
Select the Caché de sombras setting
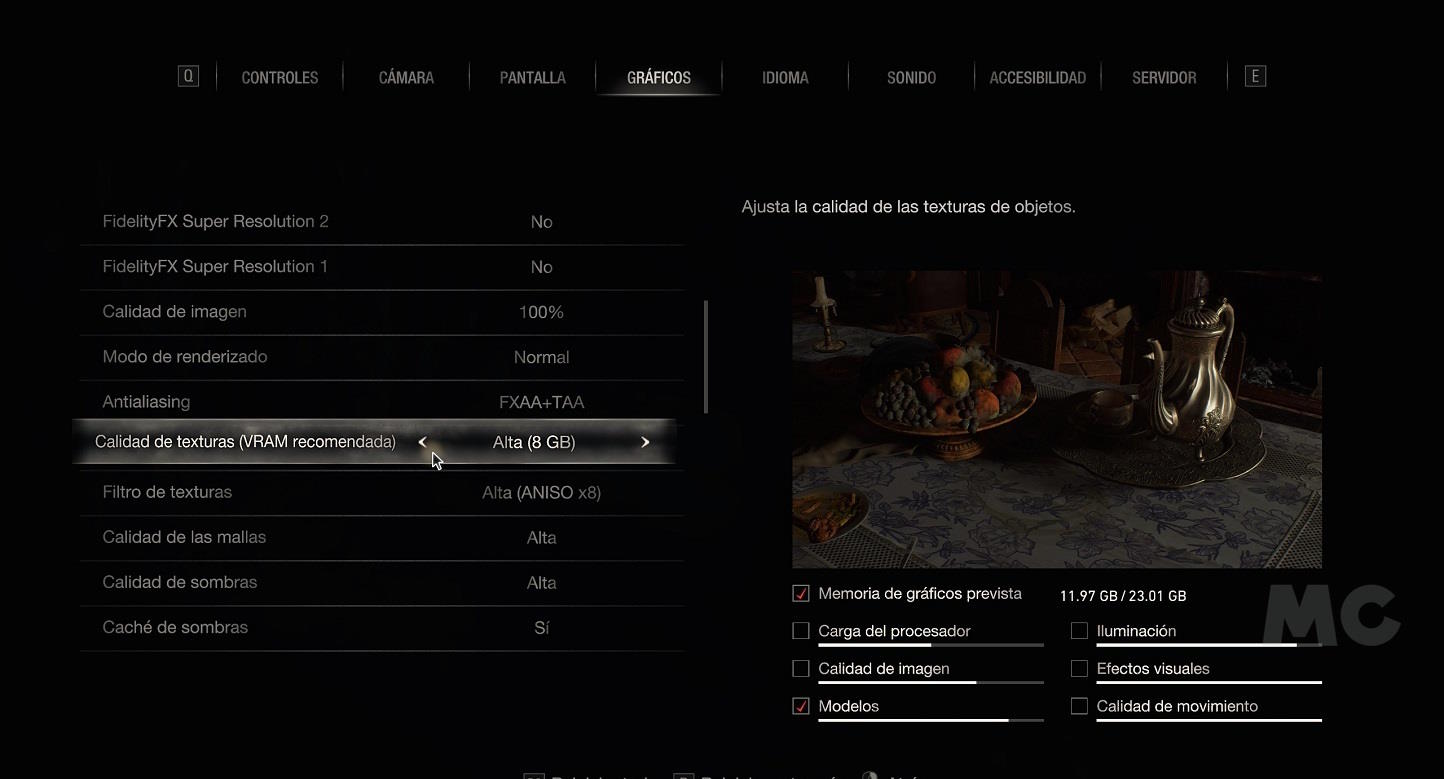pyautogui.click(x=380, y=627)
